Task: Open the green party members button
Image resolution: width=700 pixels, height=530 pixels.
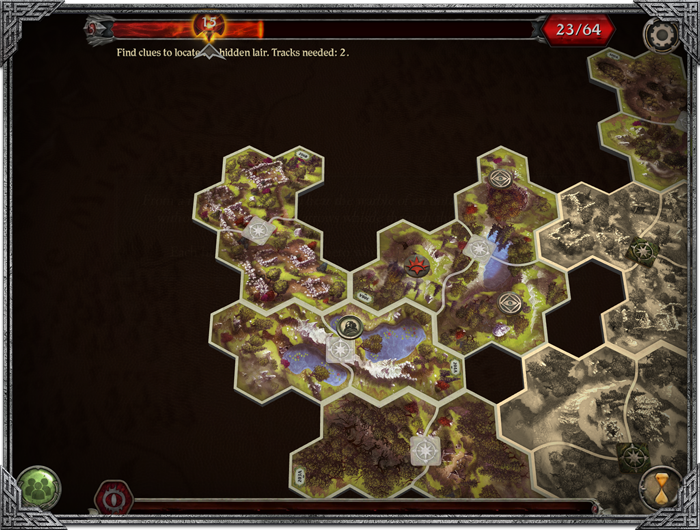Action: (x=39, y=488)
